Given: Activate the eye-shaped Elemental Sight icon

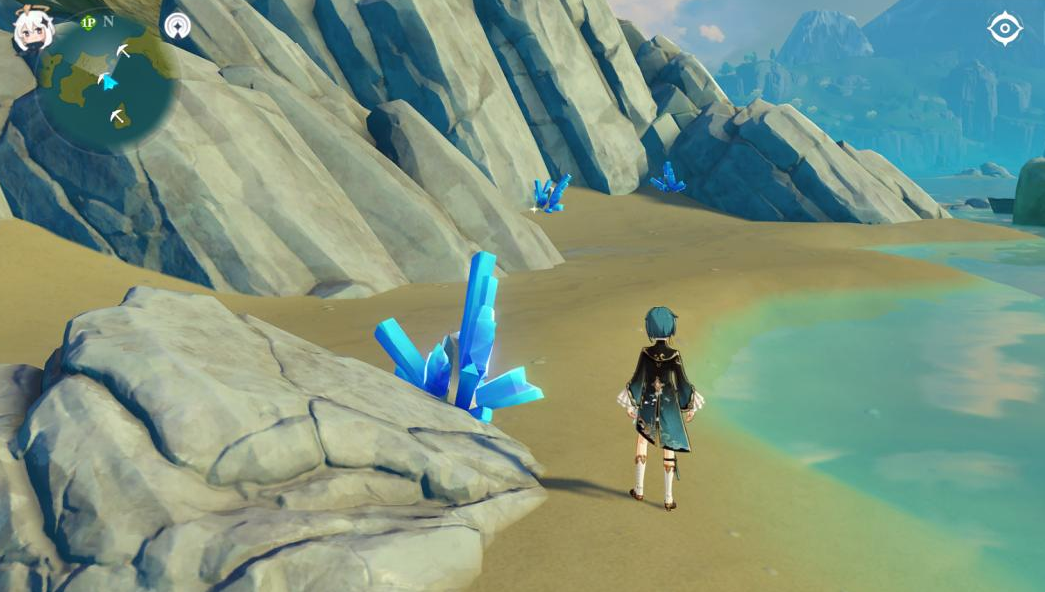Looking at the screenshot, I should (1004, 28).
